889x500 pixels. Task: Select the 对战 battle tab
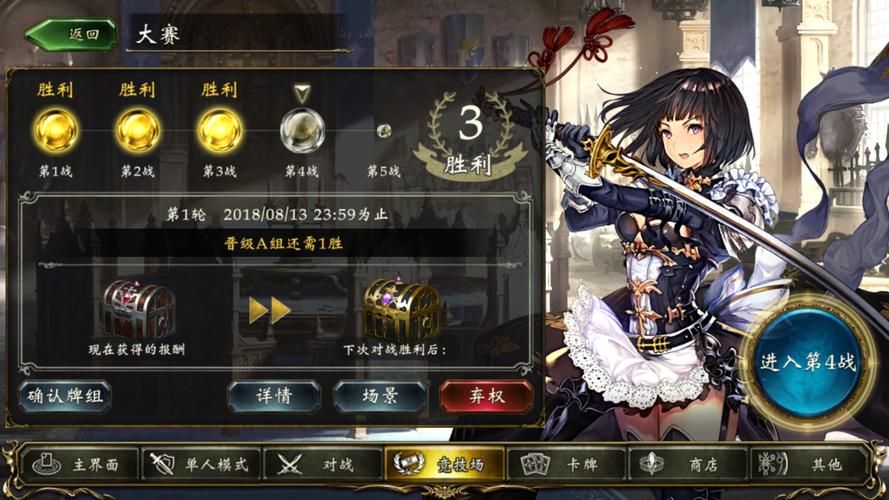(x=324, y=464)
